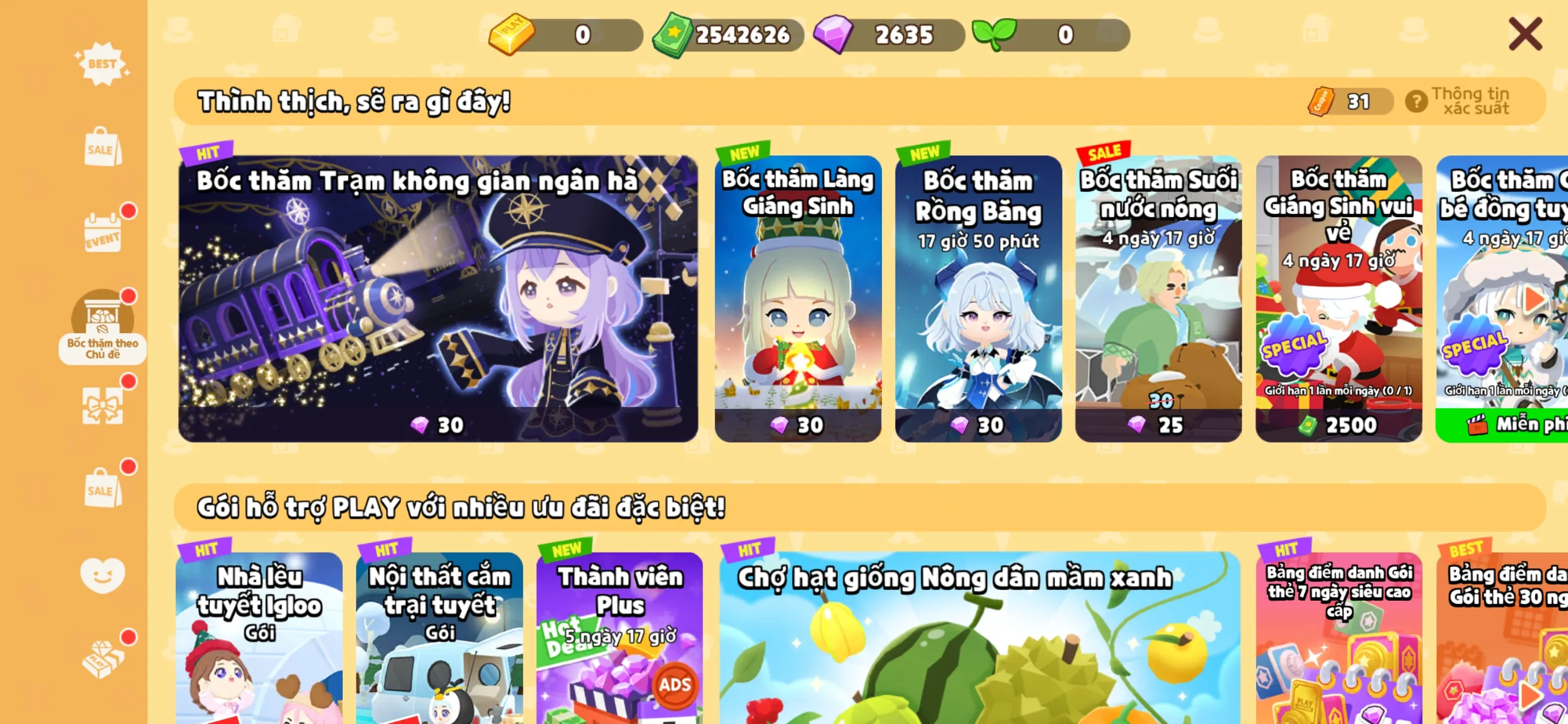Open Thông tin xác suất help question mark
The height and width of the screenshot is (724, 1568).
[x=1418, y=101]
